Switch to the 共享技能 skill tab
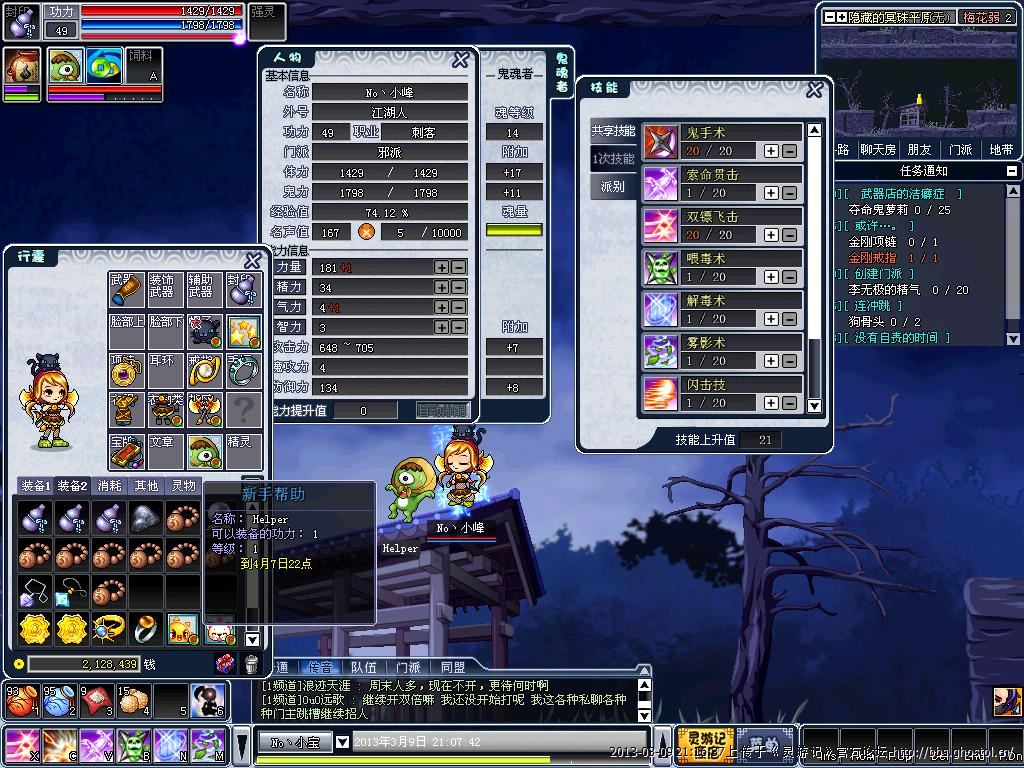This screenshot has width=1024, height=768. (x=613, y=131)
